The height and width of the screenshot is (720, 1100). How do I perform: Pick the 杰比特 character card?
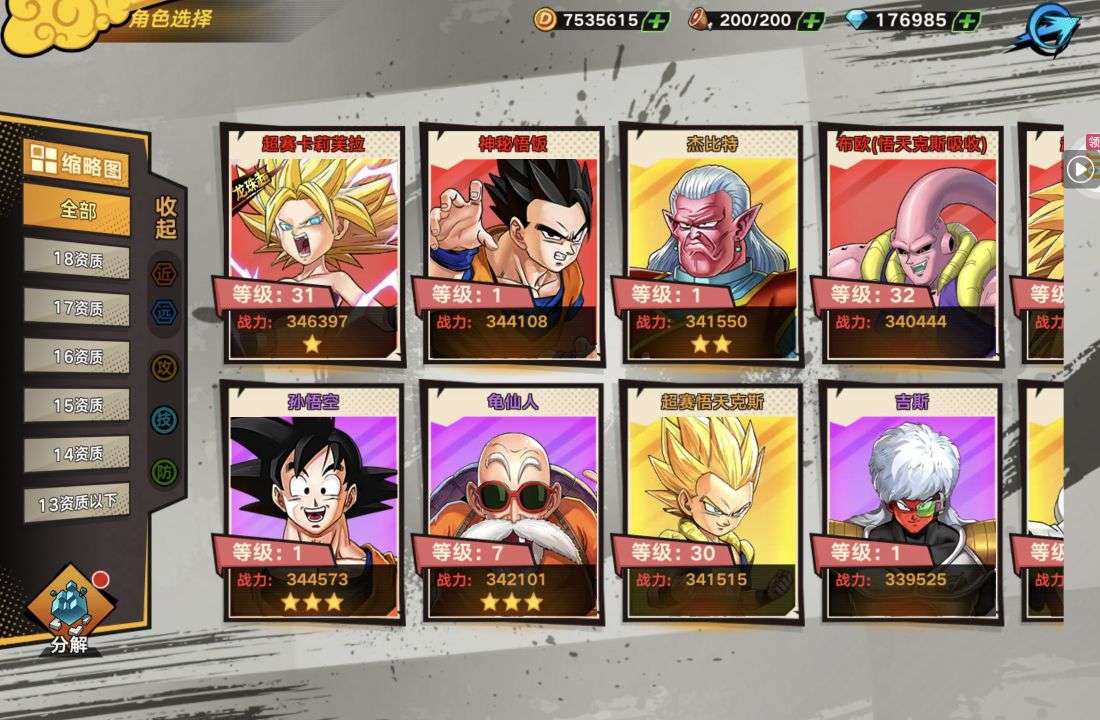tap(712, 243)
